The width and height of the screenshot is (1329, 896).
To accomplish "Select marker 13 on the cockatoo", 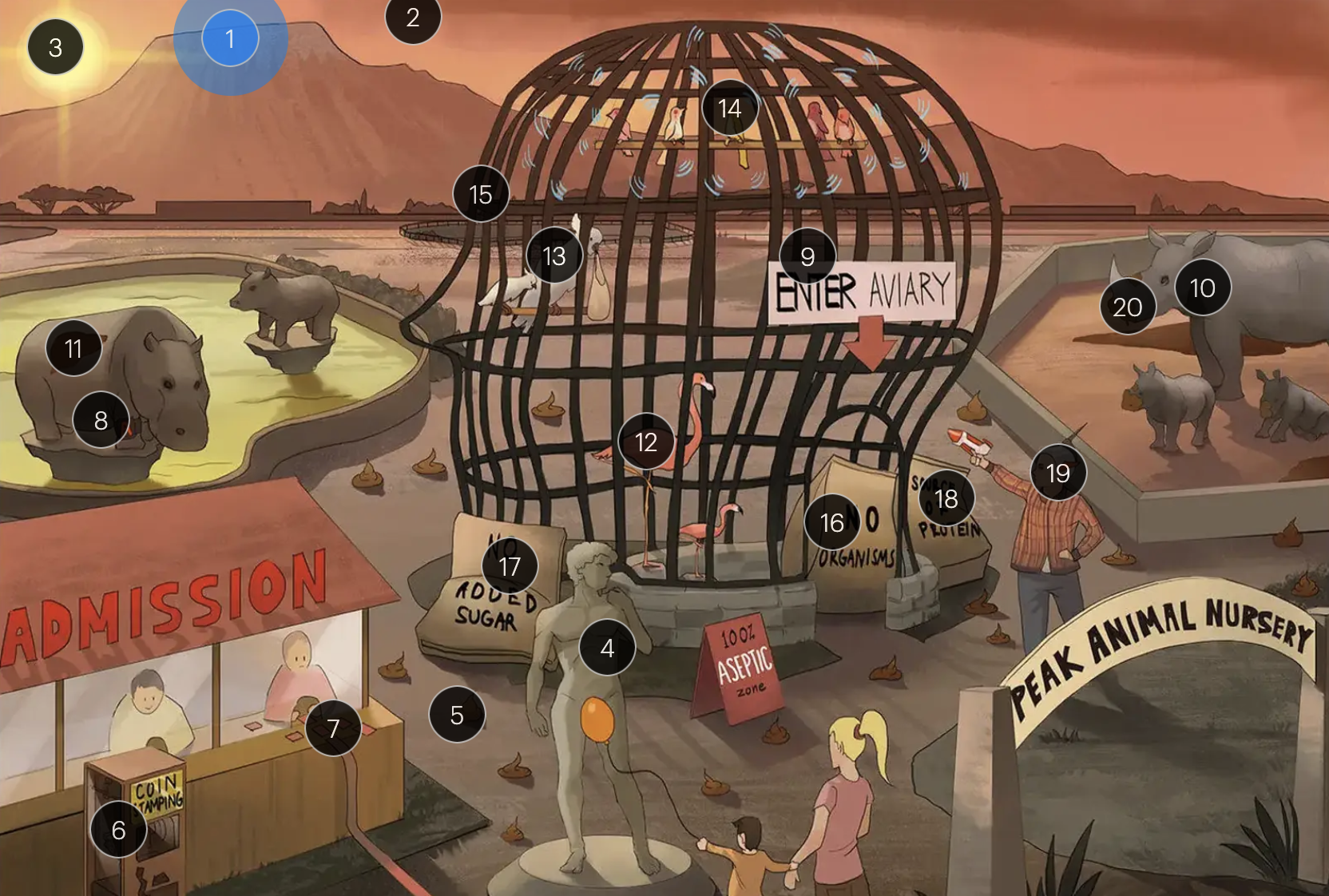I will pos(554,256).
